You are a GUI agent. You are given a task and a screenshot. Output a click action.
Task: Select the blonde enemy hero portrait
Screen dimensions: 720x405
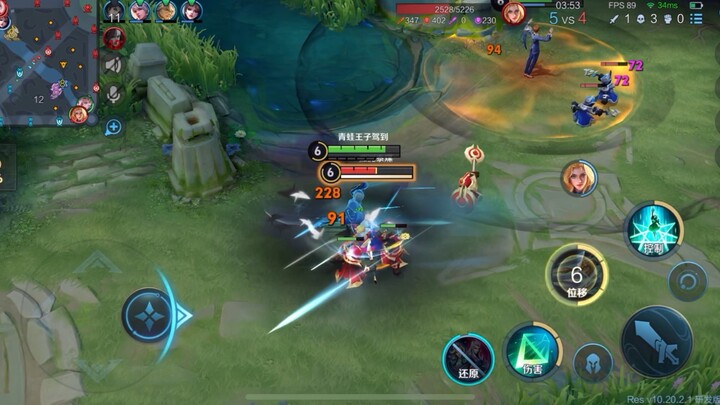pos(579,178)
